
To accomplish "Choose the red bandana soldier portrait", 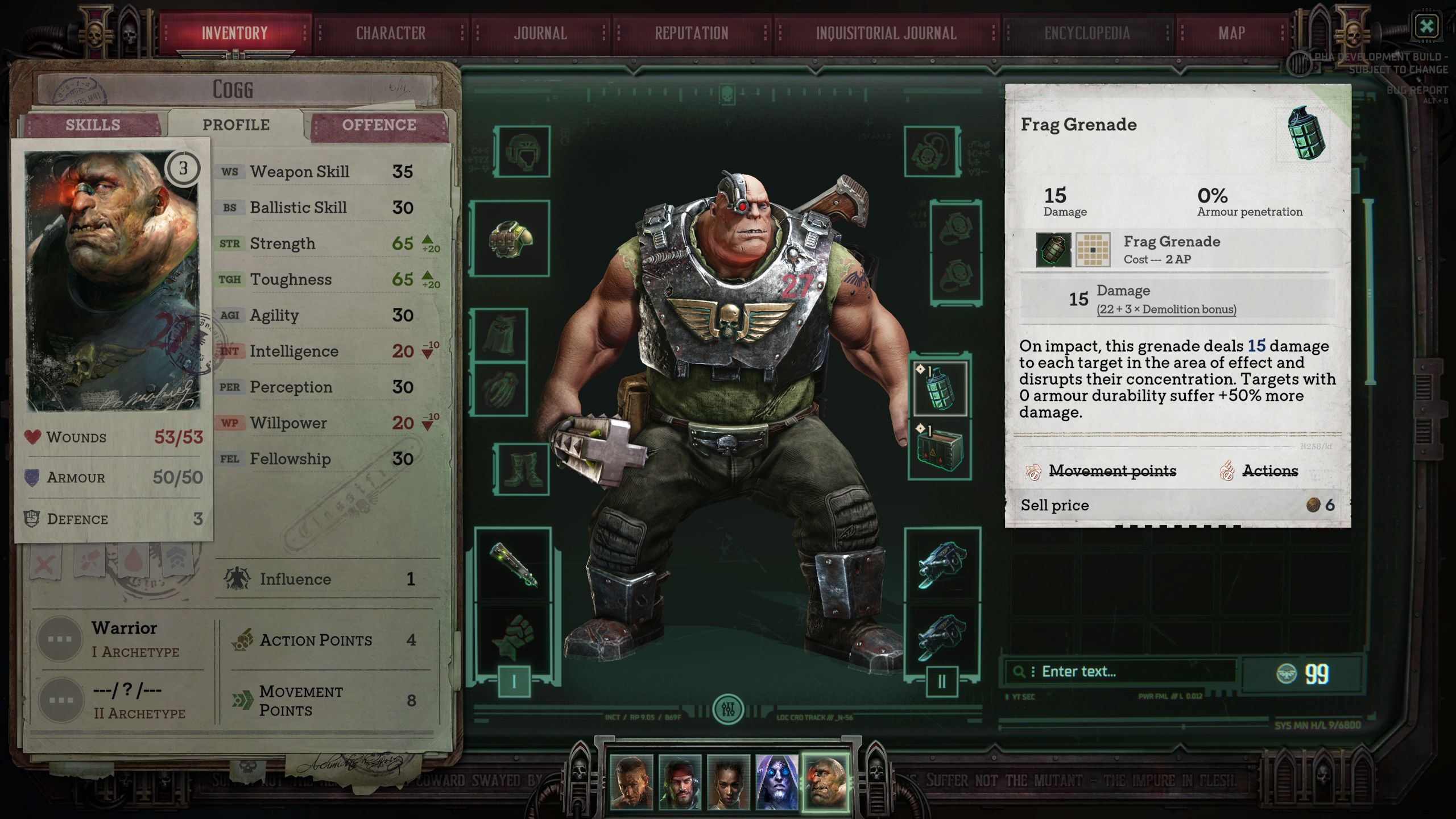I will click(x=680, y=782).
